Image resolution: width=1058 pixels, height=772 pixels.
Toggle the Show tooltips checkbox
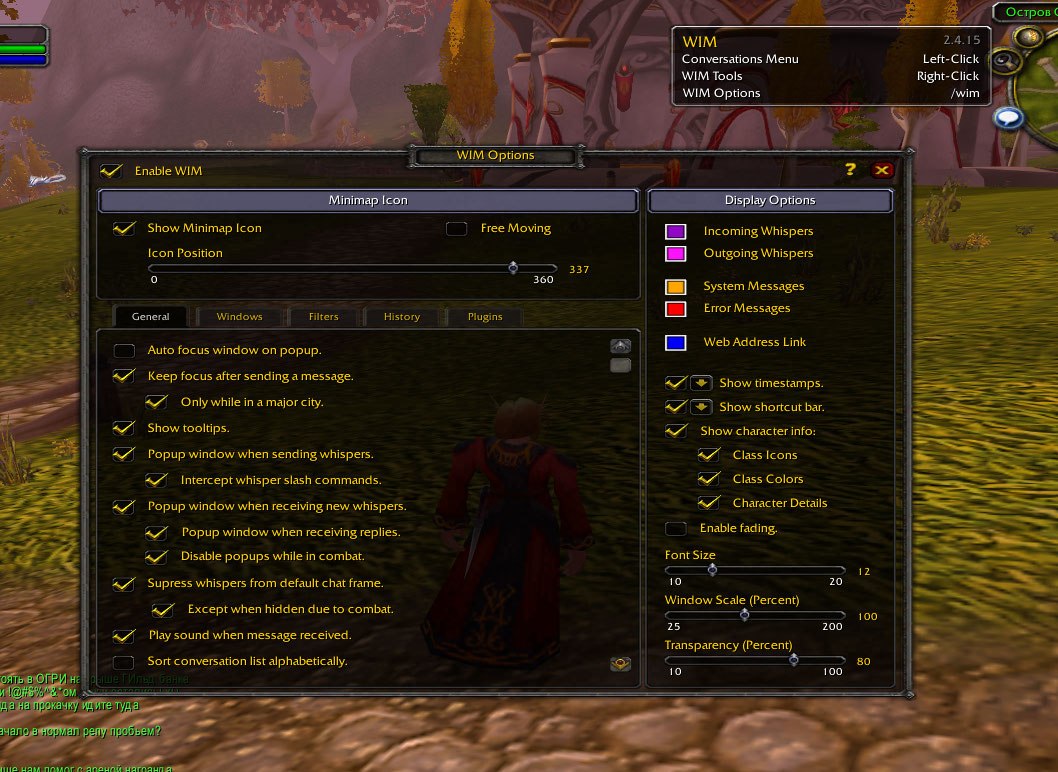click(124, 428)
